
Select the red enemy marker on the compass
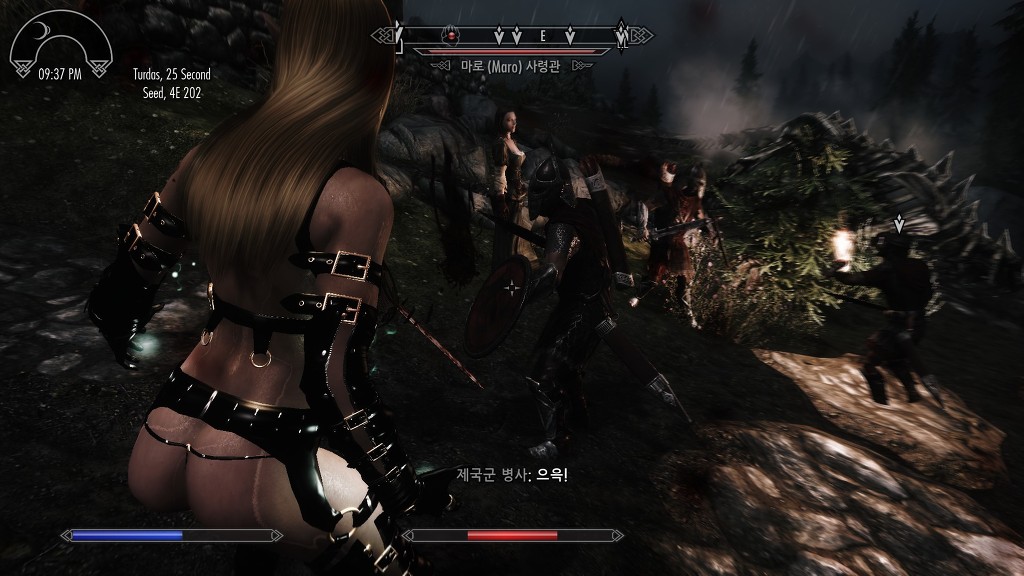click(453, 36)
